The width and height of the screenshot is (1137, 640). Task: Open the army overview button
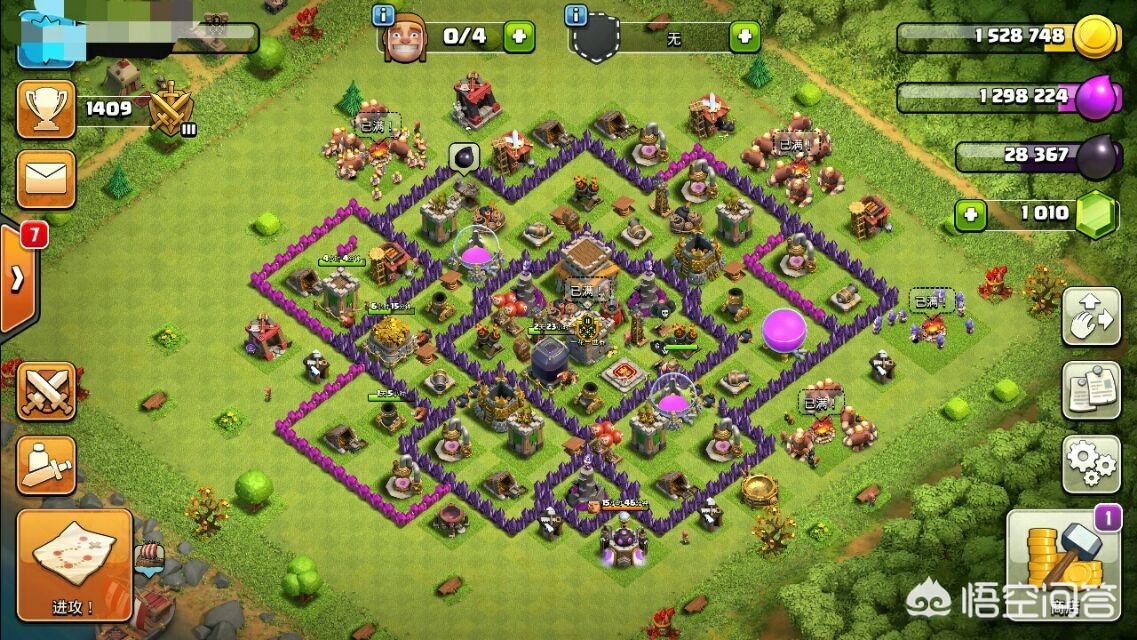pyautogui.click(x=46, y=464)
